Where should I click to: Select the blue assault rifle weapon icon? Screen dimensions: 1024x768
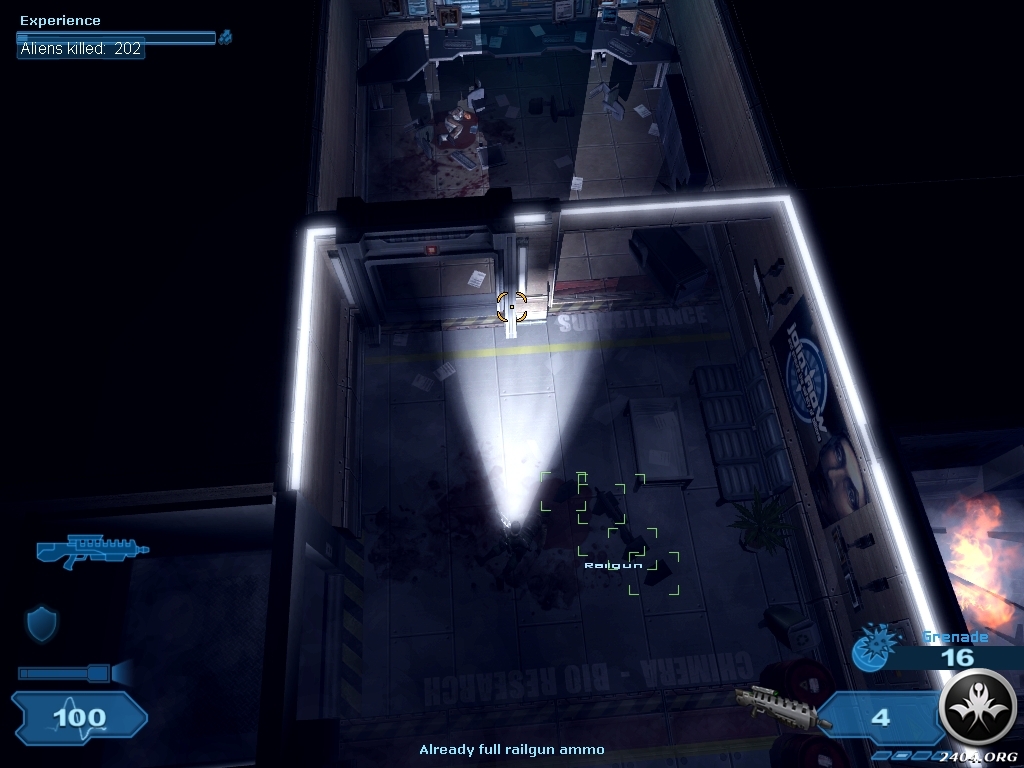click(91, 548)
